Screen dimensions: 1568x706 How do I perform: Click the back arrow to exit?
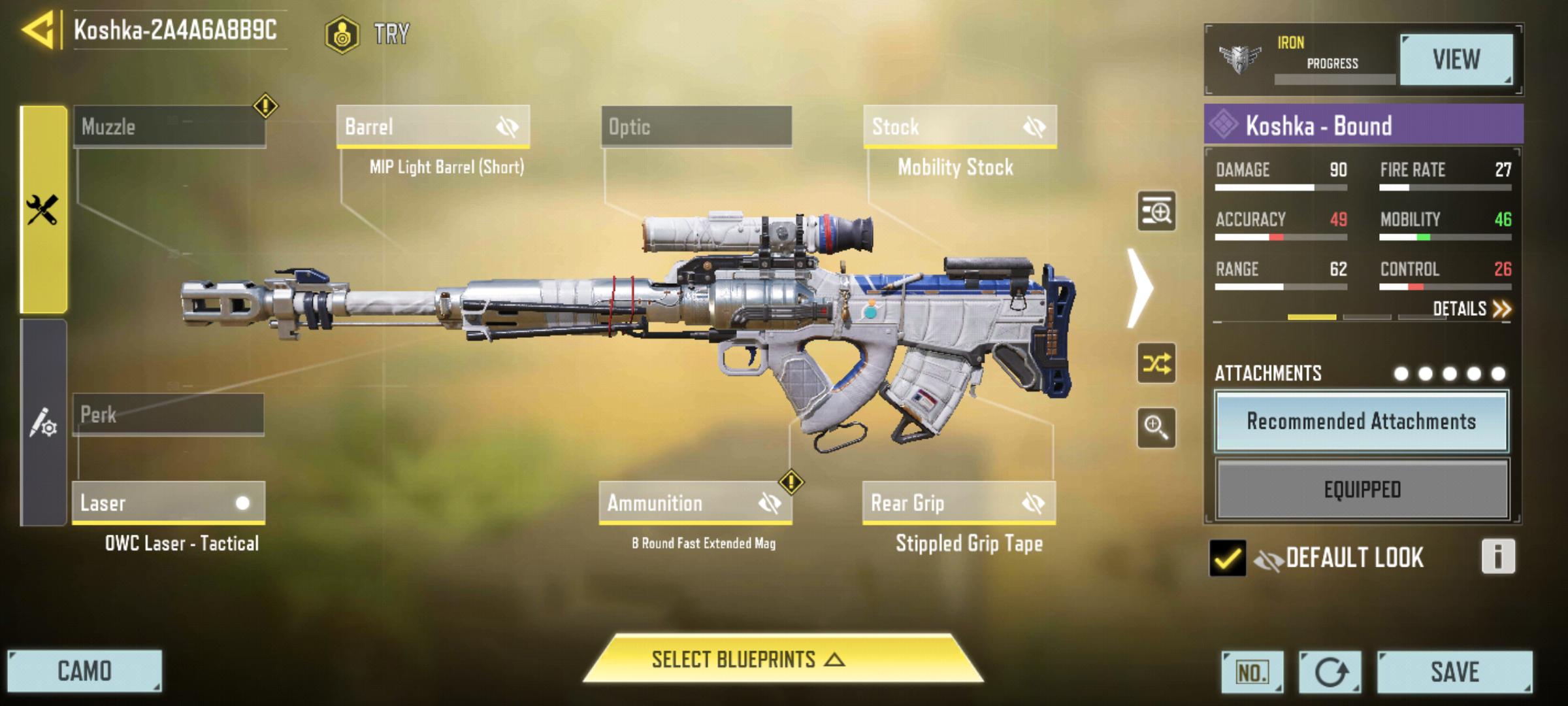click(37, 28)
